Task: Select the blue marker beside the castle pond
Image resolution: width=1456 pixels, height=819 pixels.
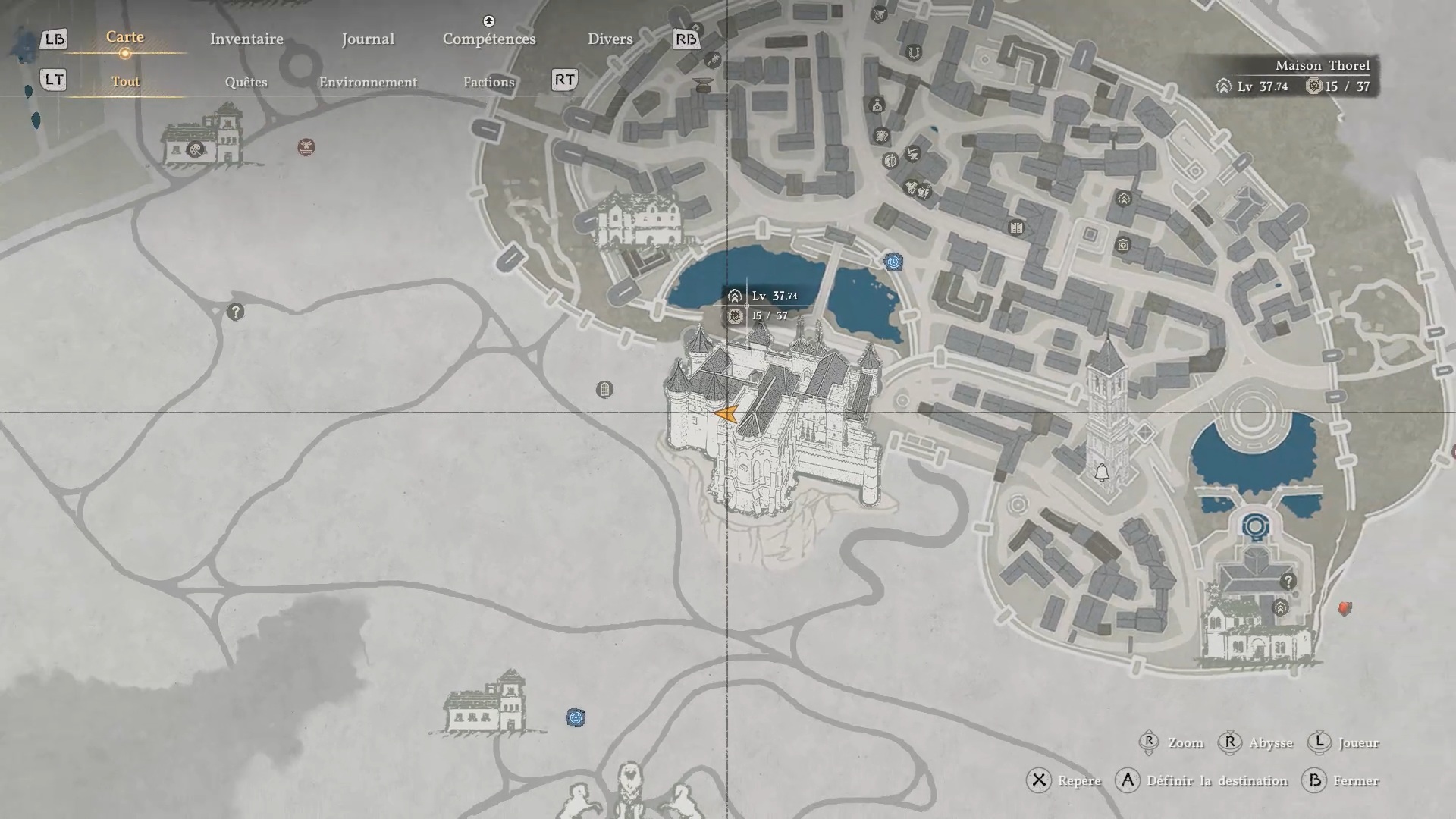Action: tap(893, 262)
